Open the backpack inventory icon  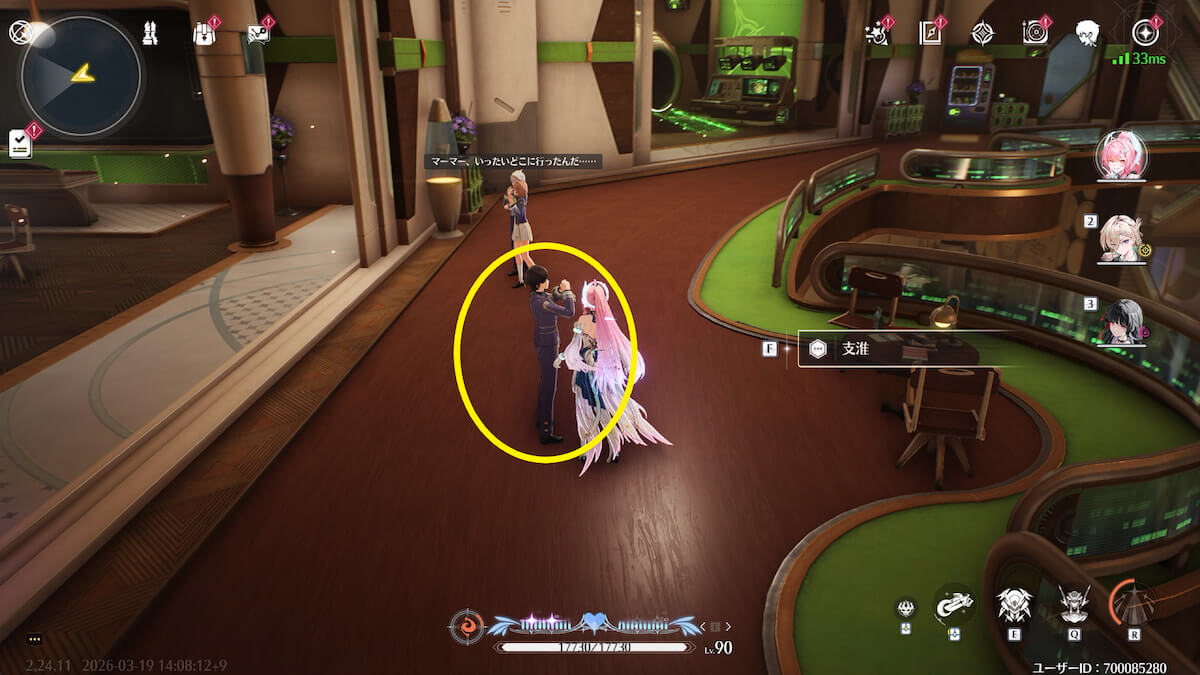coord(205,33)
